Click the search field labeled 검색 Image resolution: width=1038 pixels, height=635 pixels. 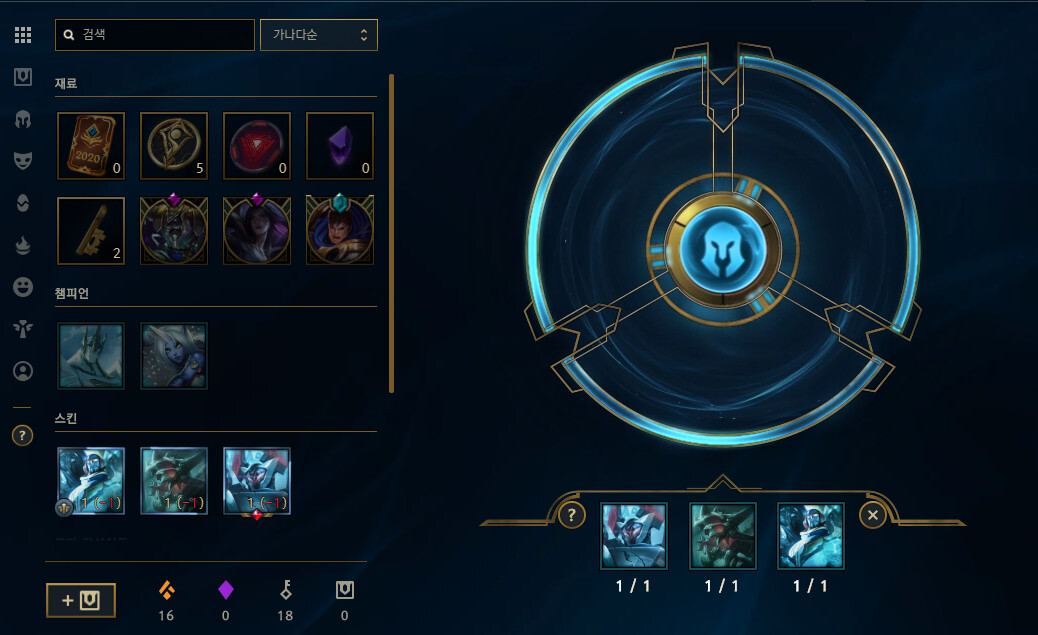[x=155, y=34]
